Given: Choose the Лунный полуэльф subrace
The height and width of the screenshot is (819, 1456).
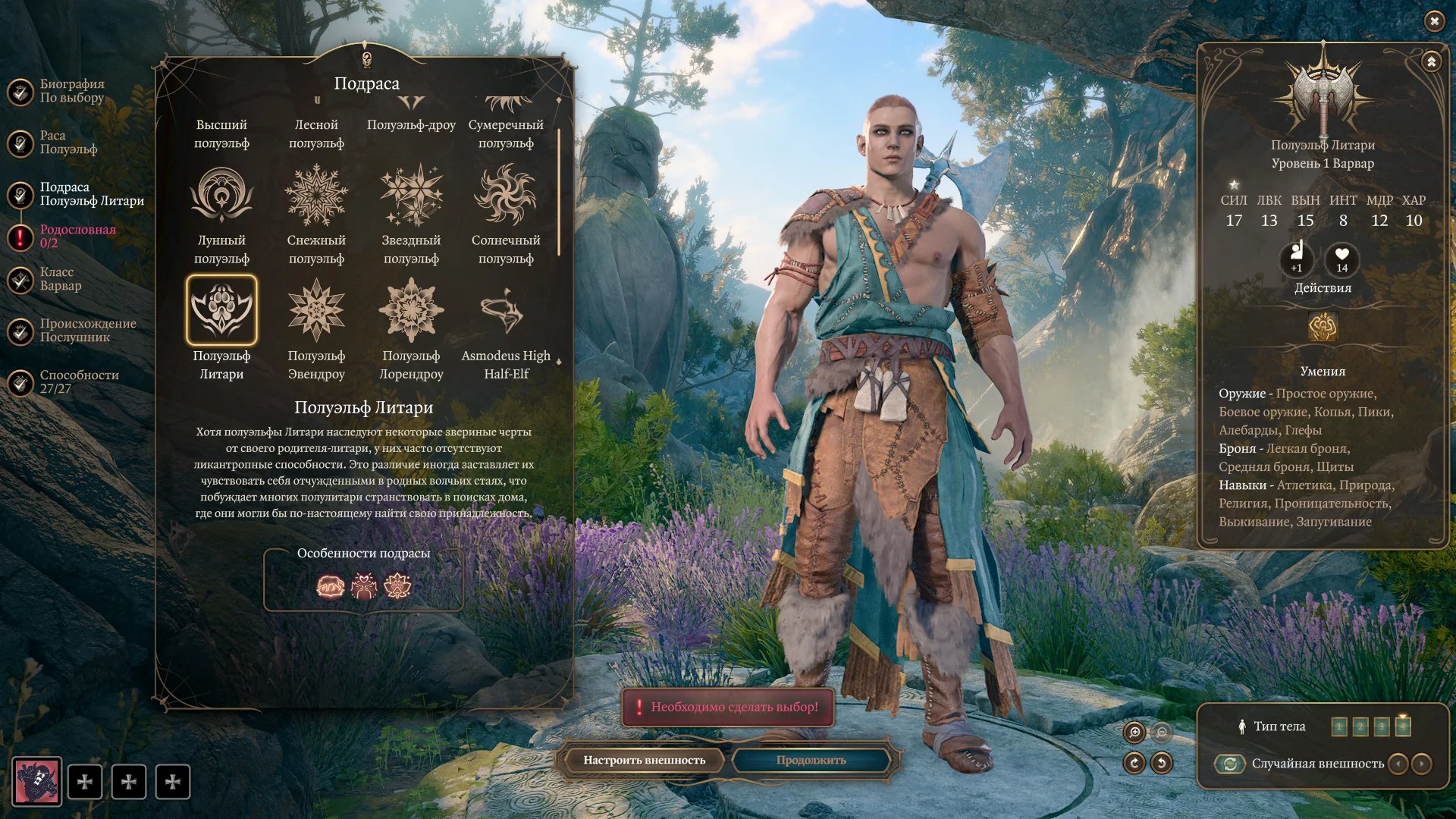Looking at the screenshot, I should coord(221,196).
